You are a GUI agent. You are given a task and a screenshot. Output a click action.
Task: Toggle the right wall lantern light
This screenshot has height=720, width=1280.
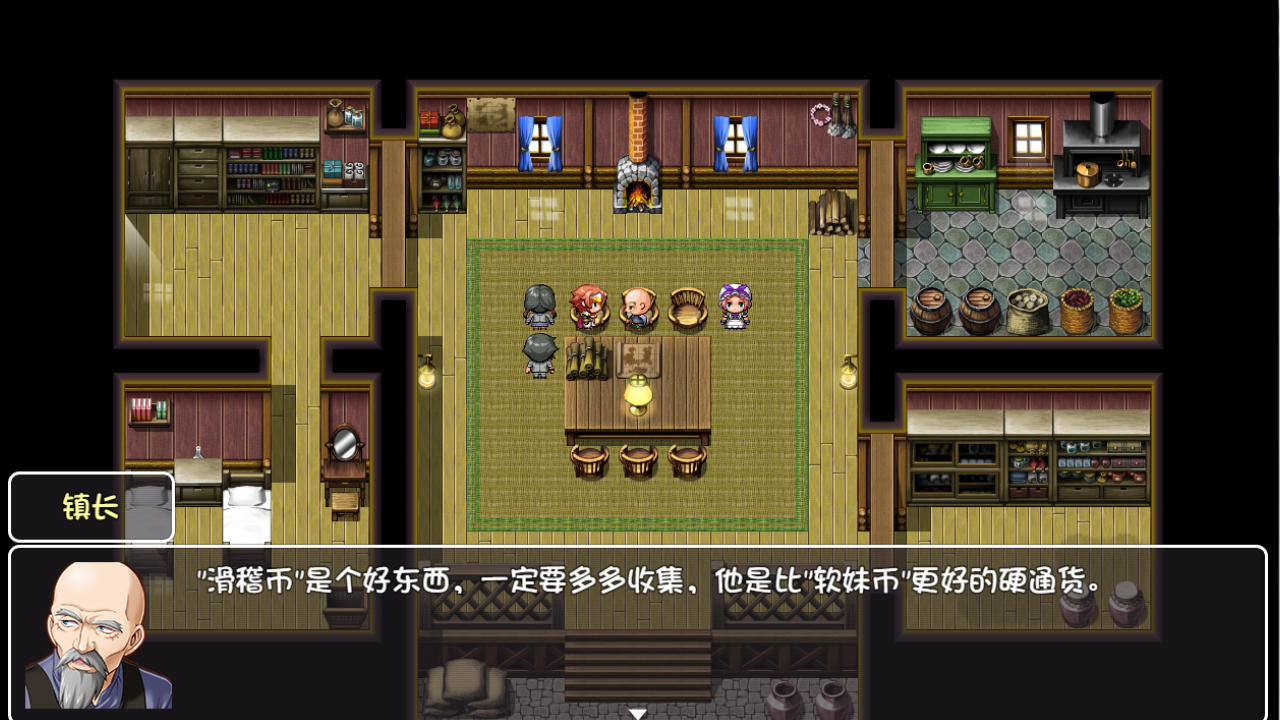click(x=849, y=373)
